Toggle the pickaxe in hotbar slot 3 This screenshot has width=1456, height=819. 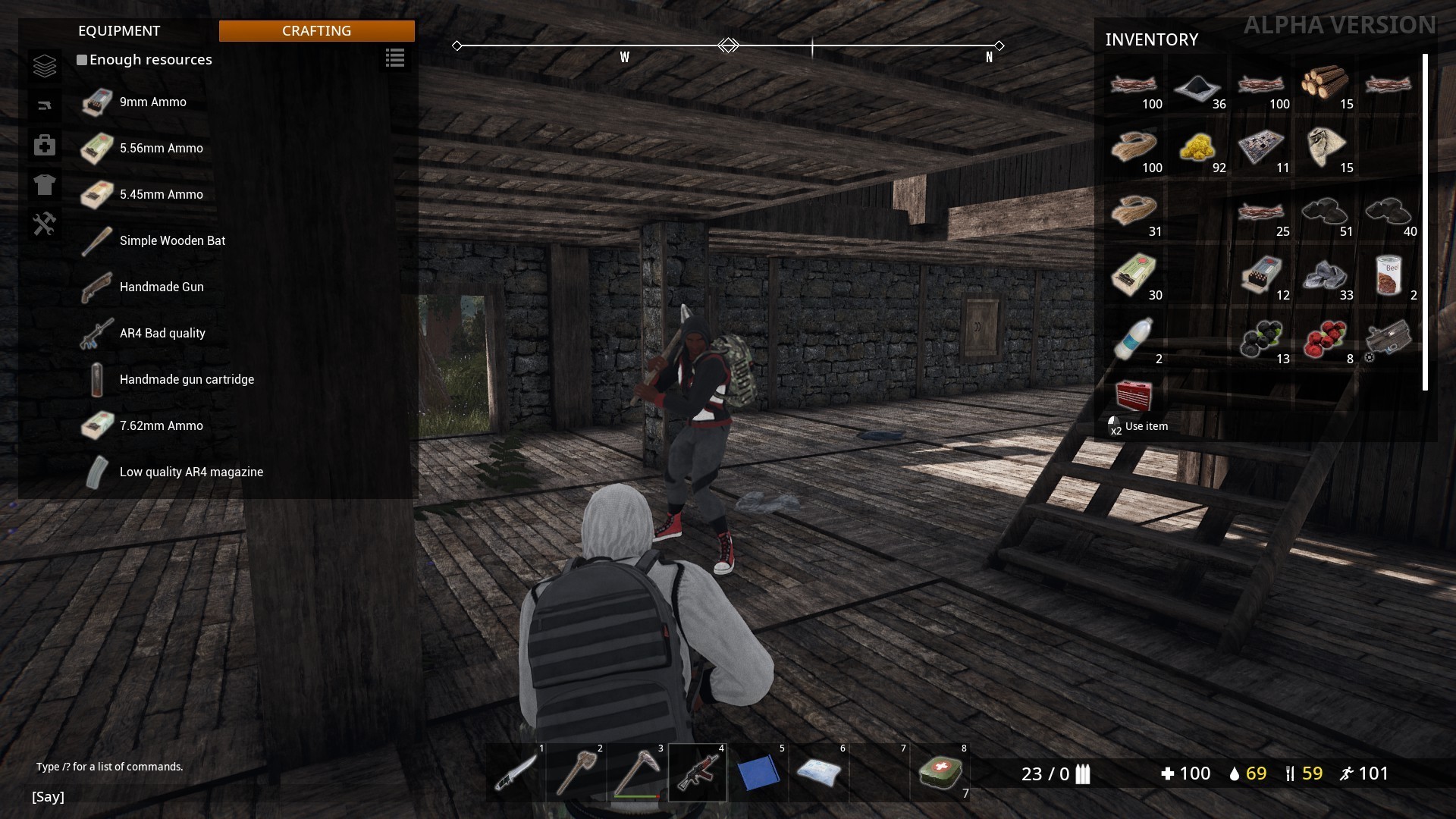[635, 771]
